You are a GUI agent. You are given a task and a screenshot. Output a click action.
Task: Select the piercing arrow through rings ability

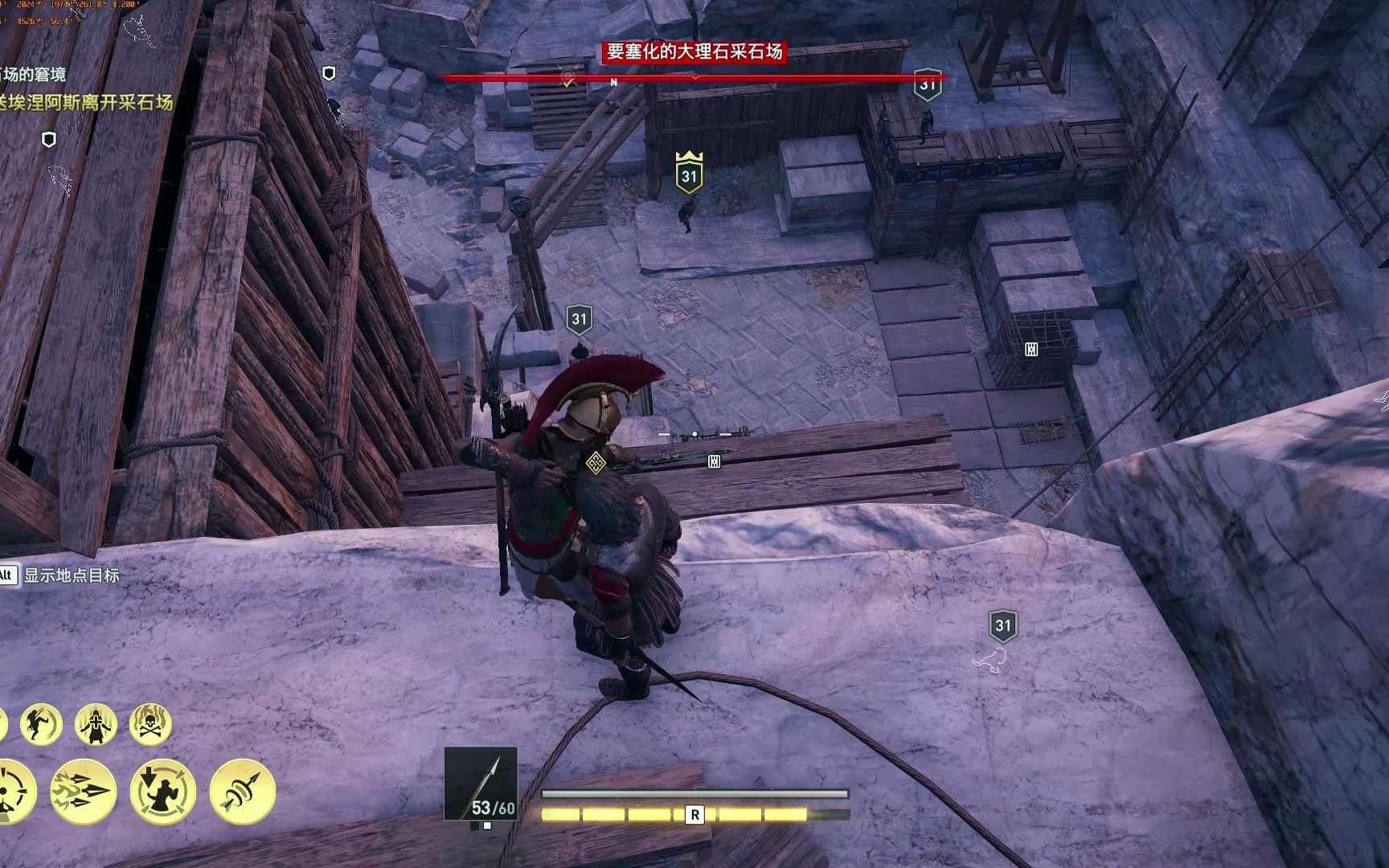tap(243, 792)
